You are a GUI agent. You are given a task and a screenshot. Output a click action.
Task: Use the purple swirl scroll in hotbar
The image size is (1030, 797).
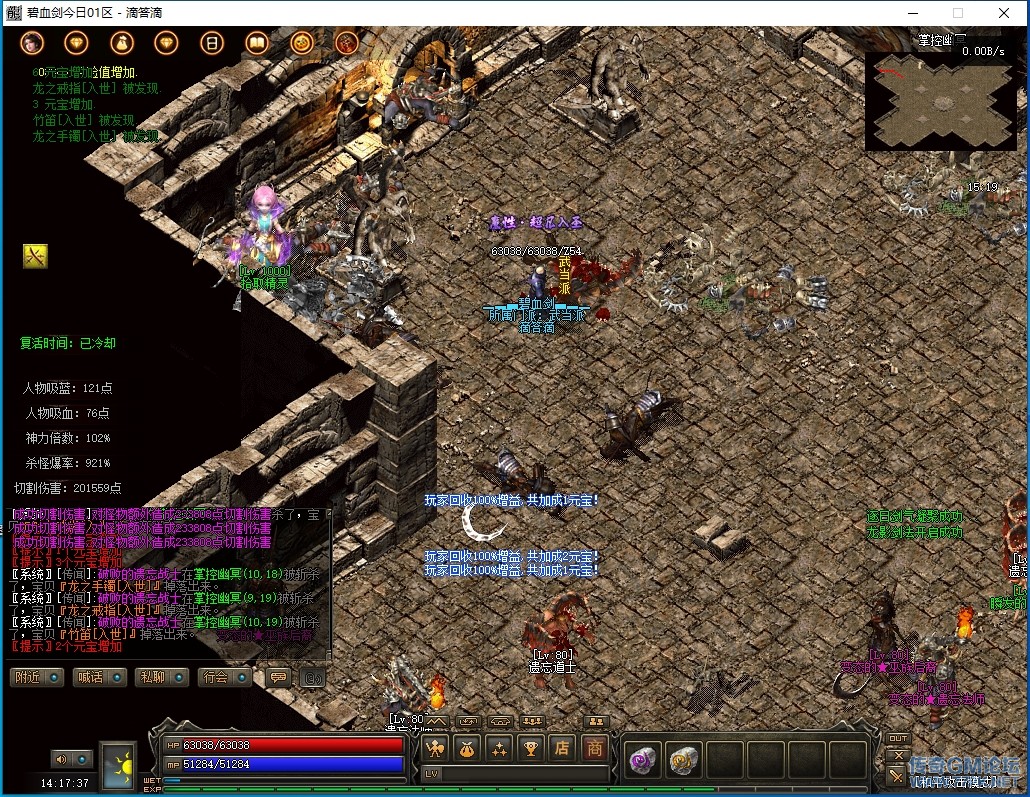(641, 760)
